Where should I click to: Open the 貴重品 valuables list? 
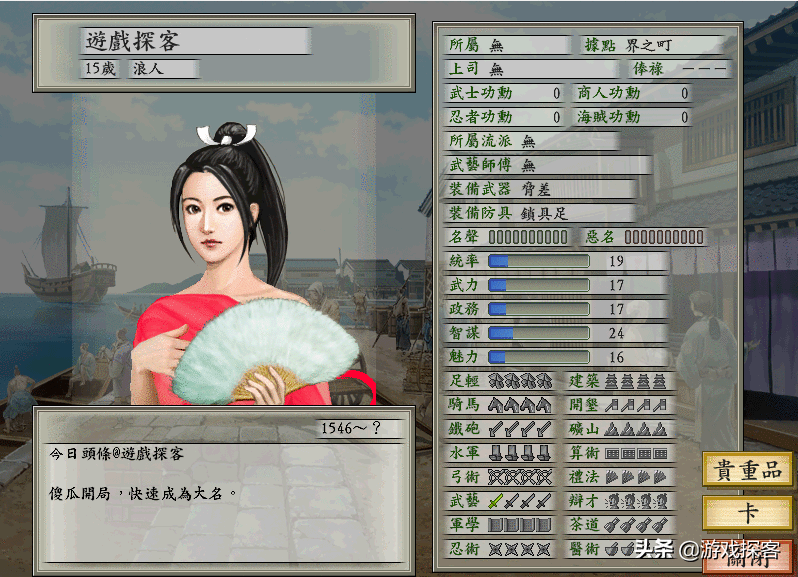click(747, 472)
